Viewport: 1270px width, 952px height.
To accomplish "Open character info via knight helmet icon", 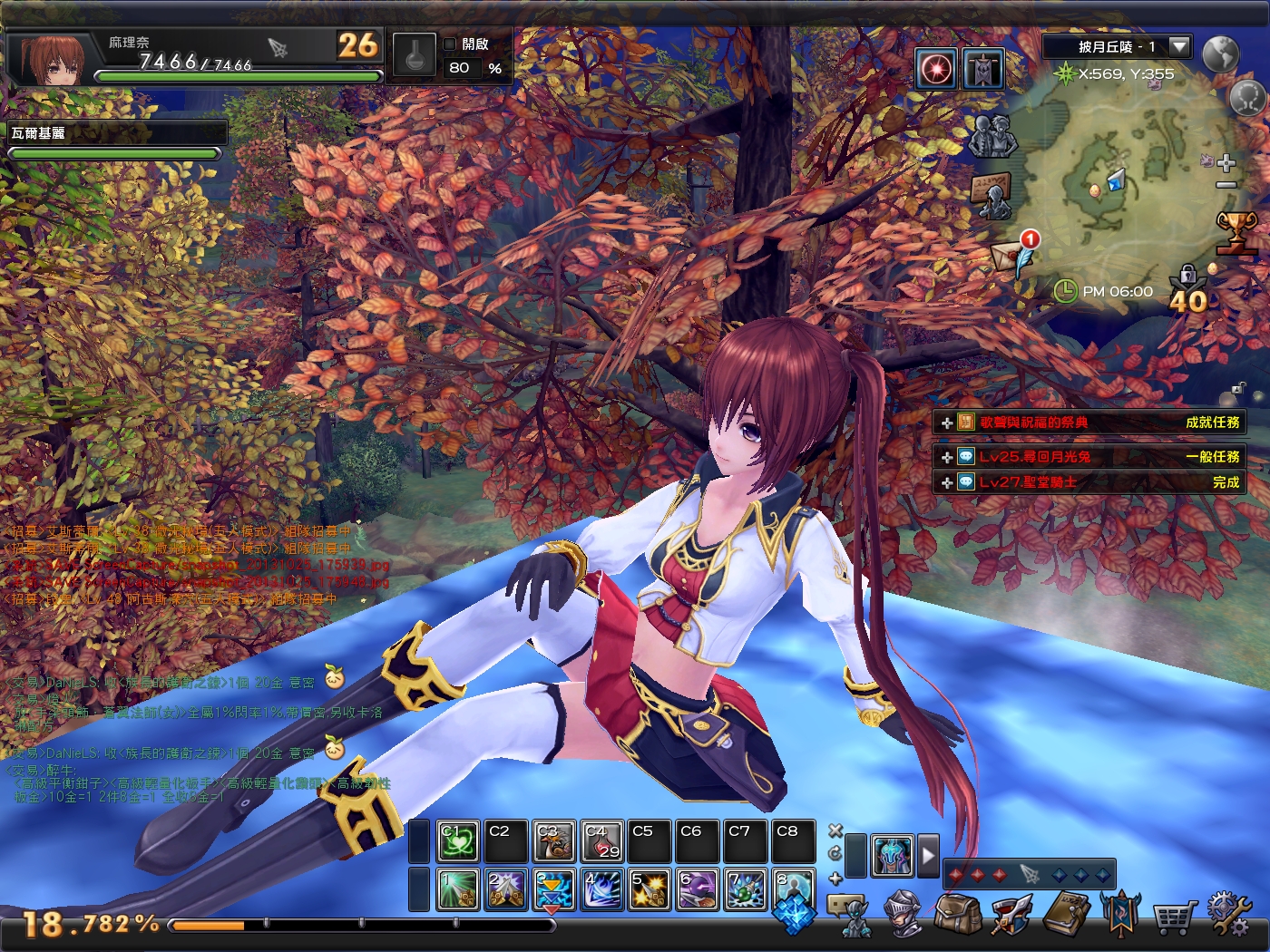I will pyautogui.click(x=902, y=914).
